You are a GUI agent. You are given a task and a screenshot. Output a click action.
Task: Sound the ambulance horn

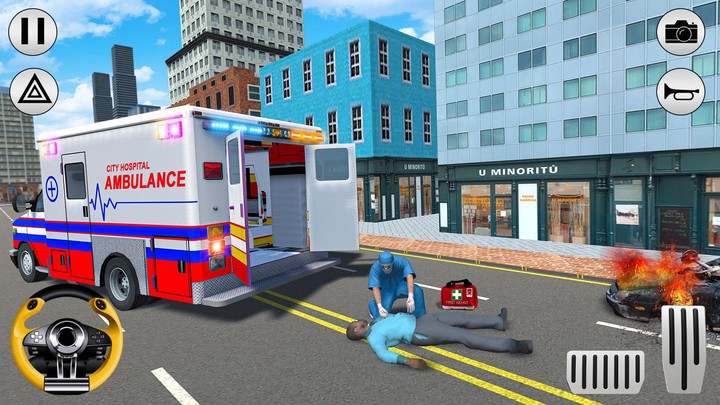point(681,91)
